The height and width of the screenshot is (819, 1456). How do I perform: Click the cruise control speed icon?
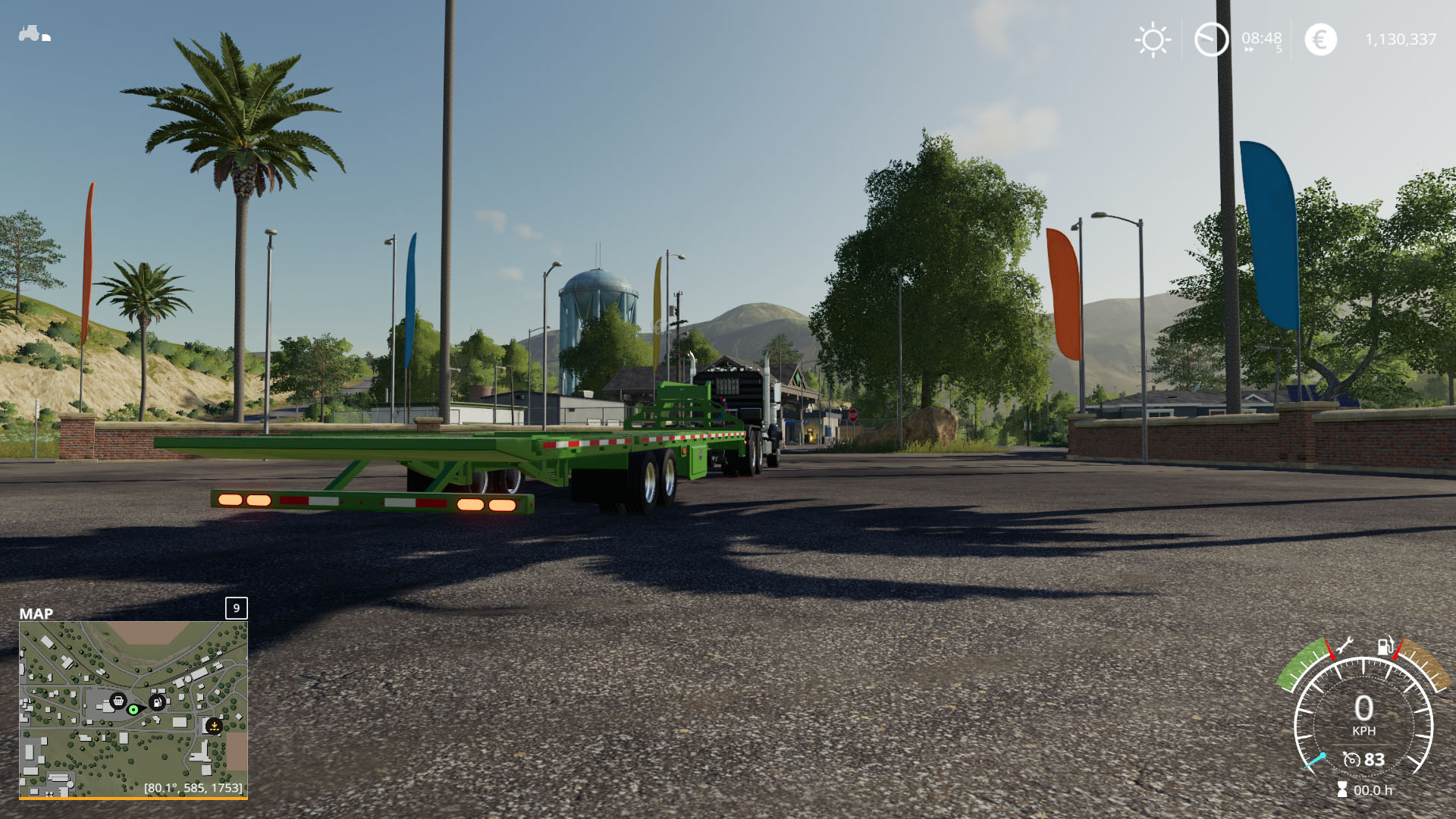click(1351, 759)
